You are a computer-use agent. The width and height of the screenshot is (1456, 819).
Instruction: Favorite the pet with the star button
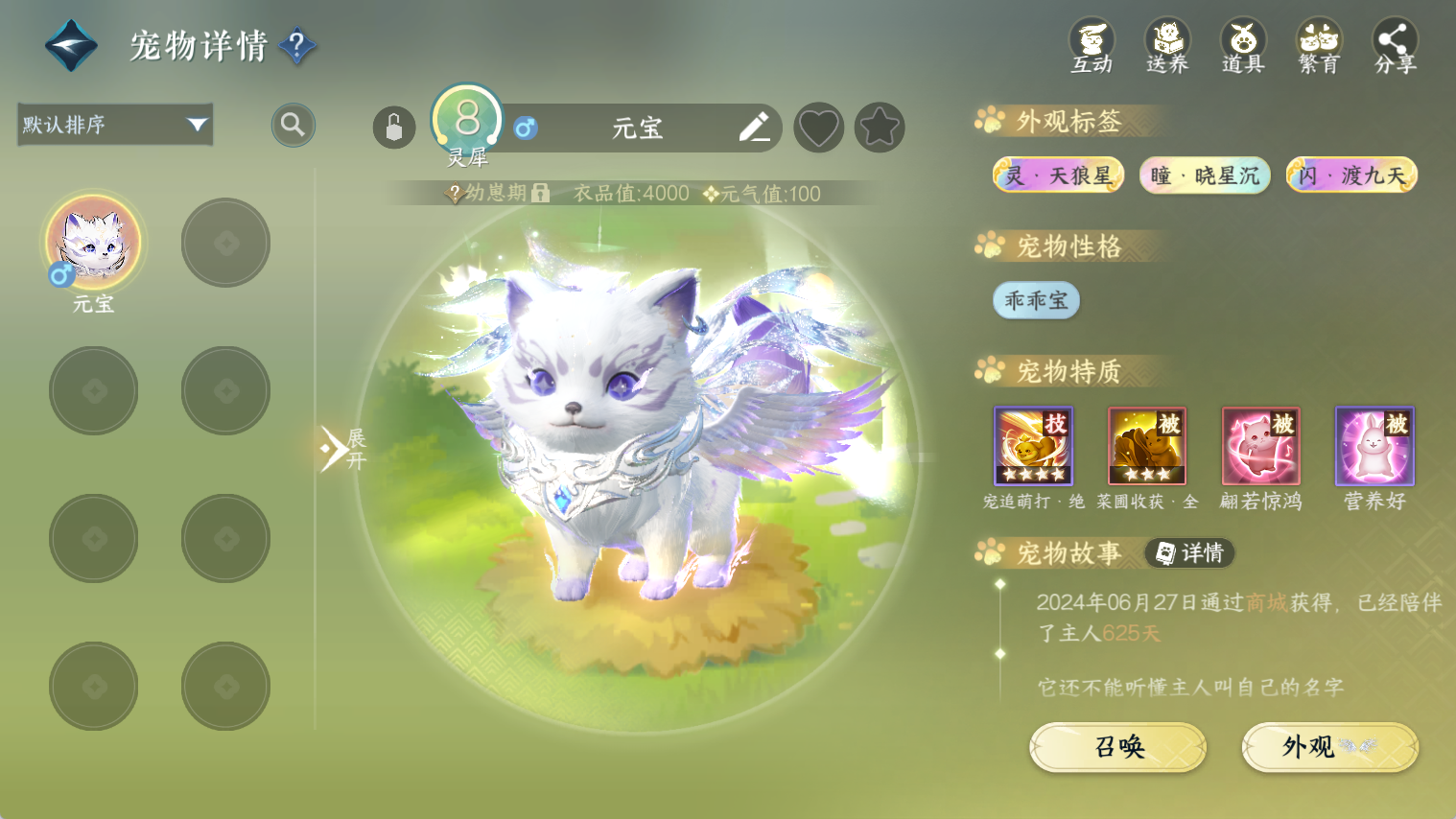pos(880,128)
